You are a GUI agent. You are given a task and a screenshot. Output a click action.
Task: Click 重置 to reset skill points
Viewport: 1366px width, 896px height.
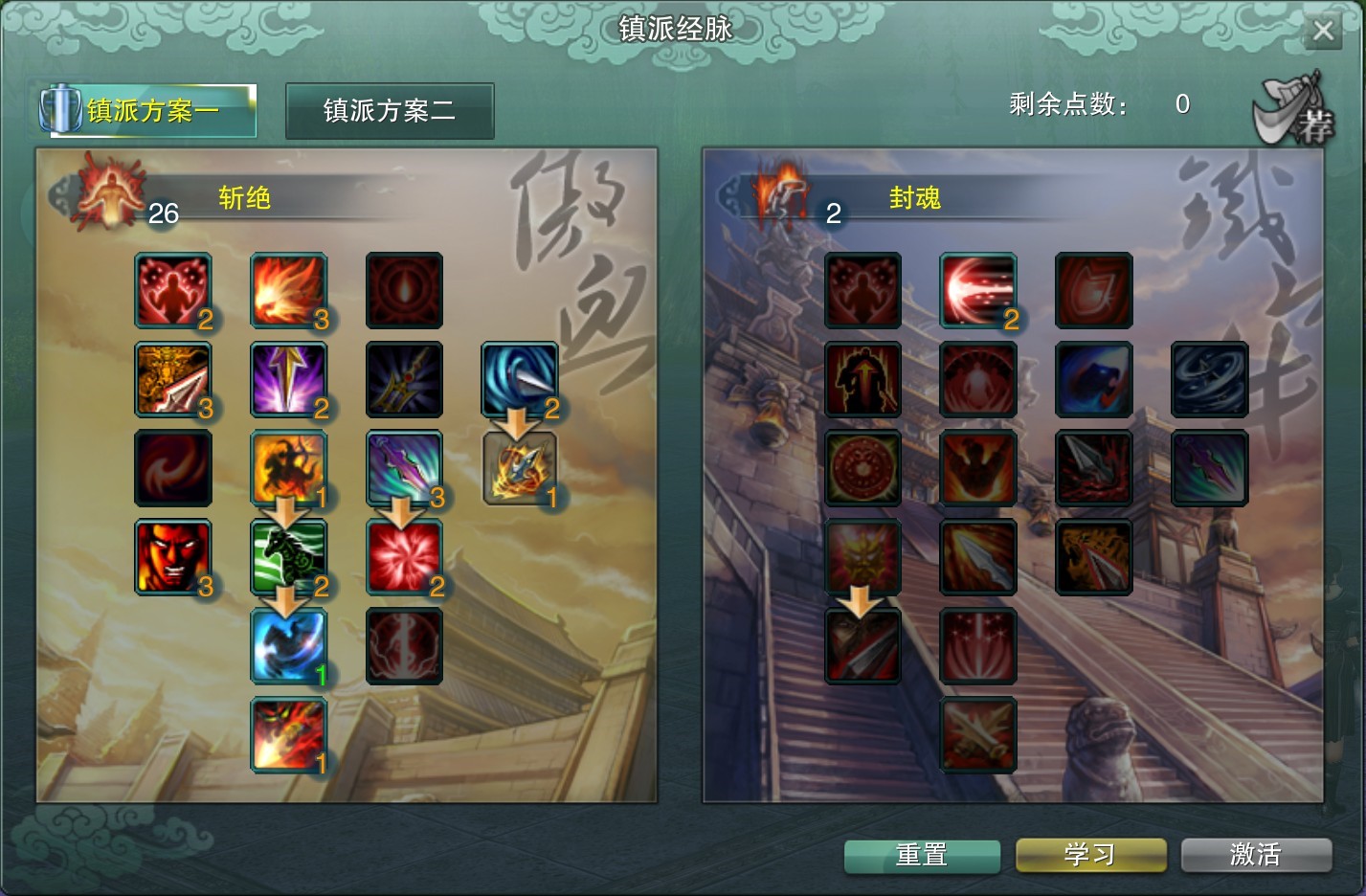tap(920, 855)
